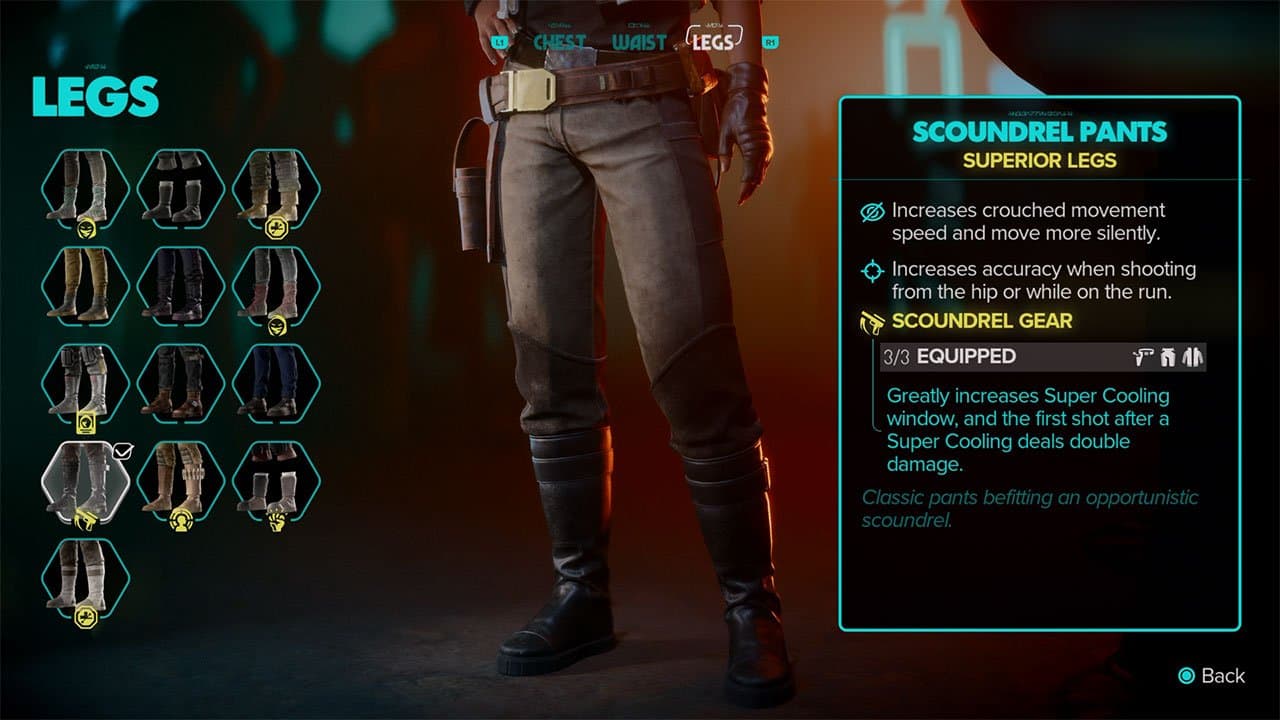Viewport: 1280px width, 720px height.
Task: Switch to the Chest gear tab
Action: (559, 42)
